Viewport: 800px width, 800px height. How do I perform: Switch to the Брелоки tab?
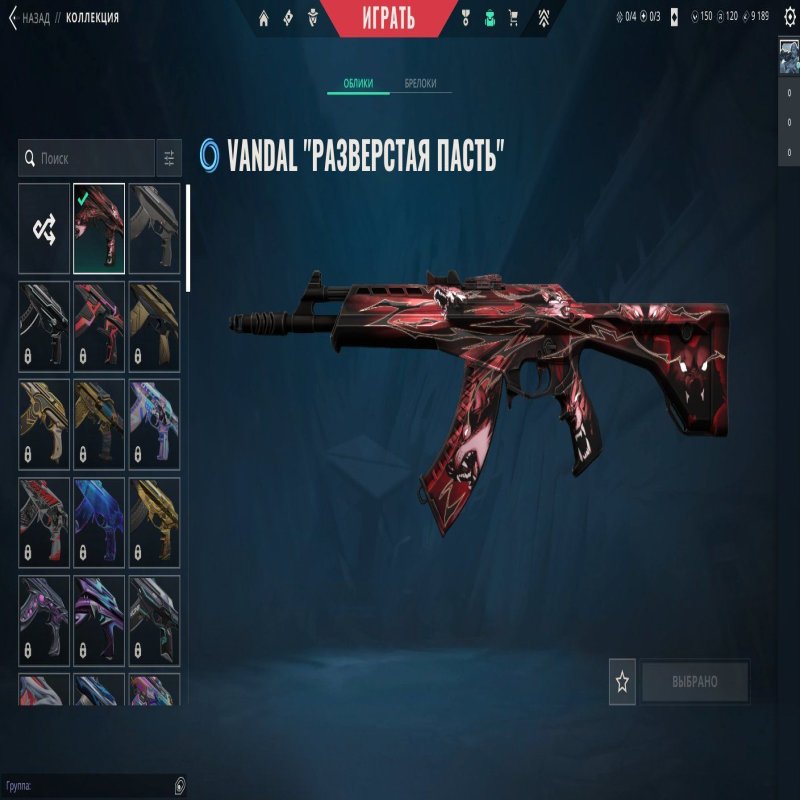click(x=420, y=84)
